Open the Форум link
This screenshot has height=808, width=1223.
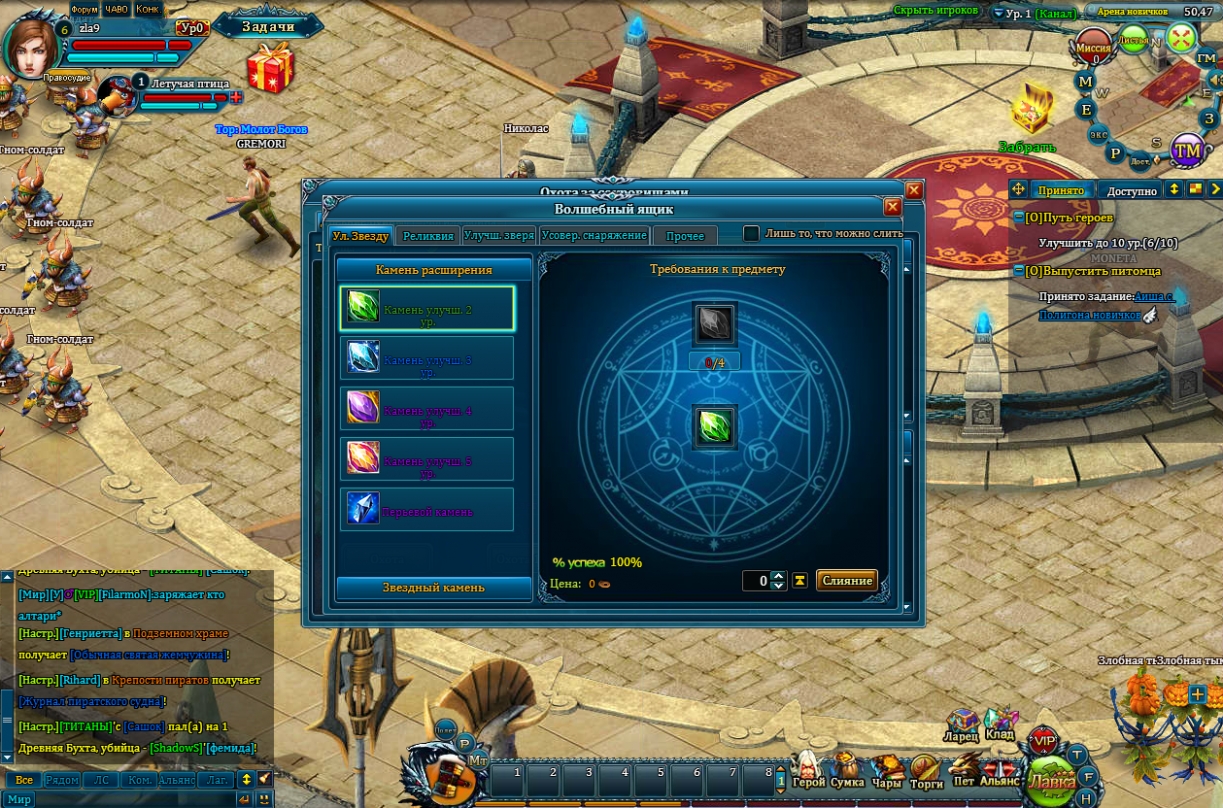[84, 9]
